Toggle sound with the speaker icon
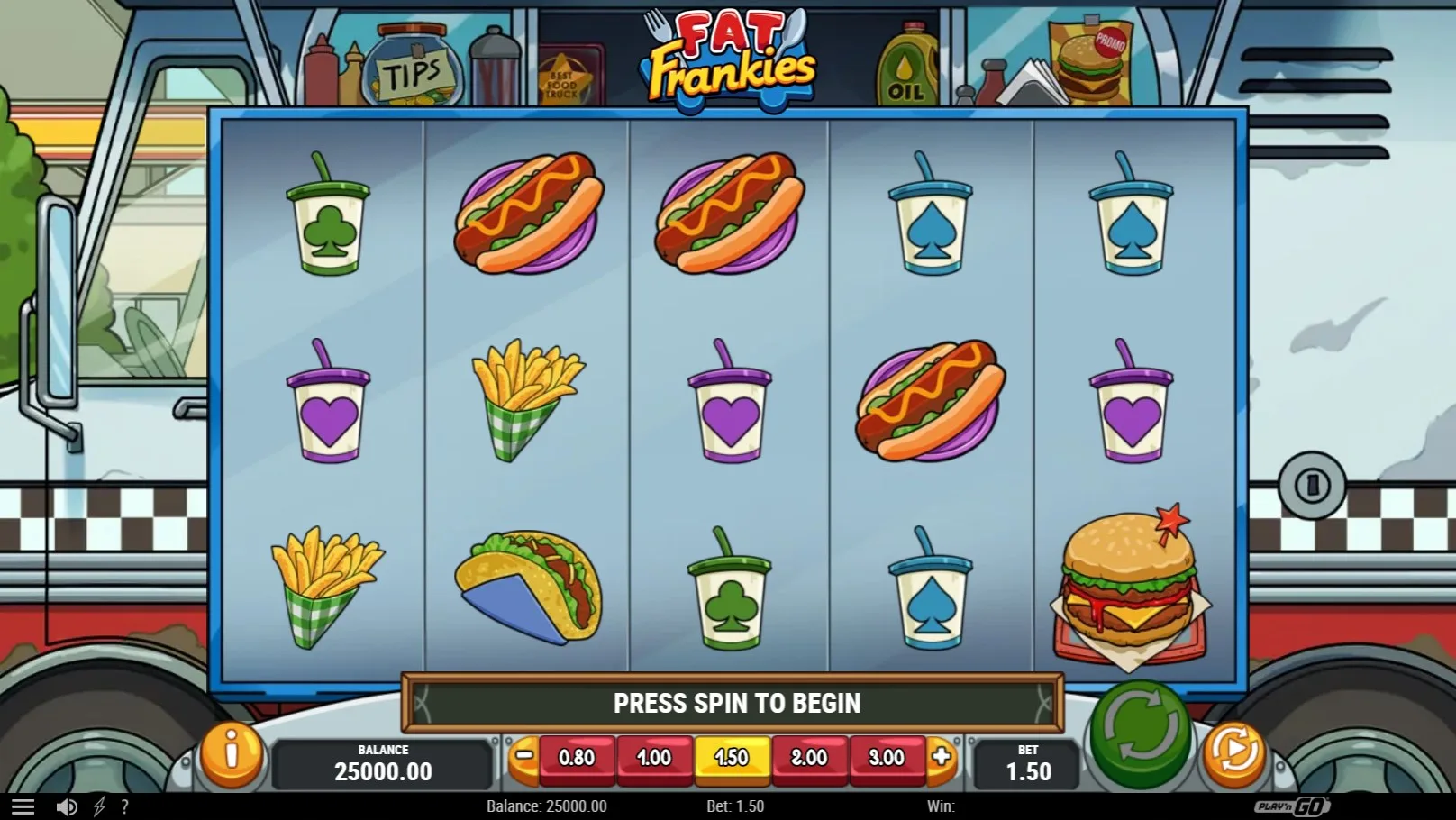This screenshot has height=820, width=1456. coord(67,806)
